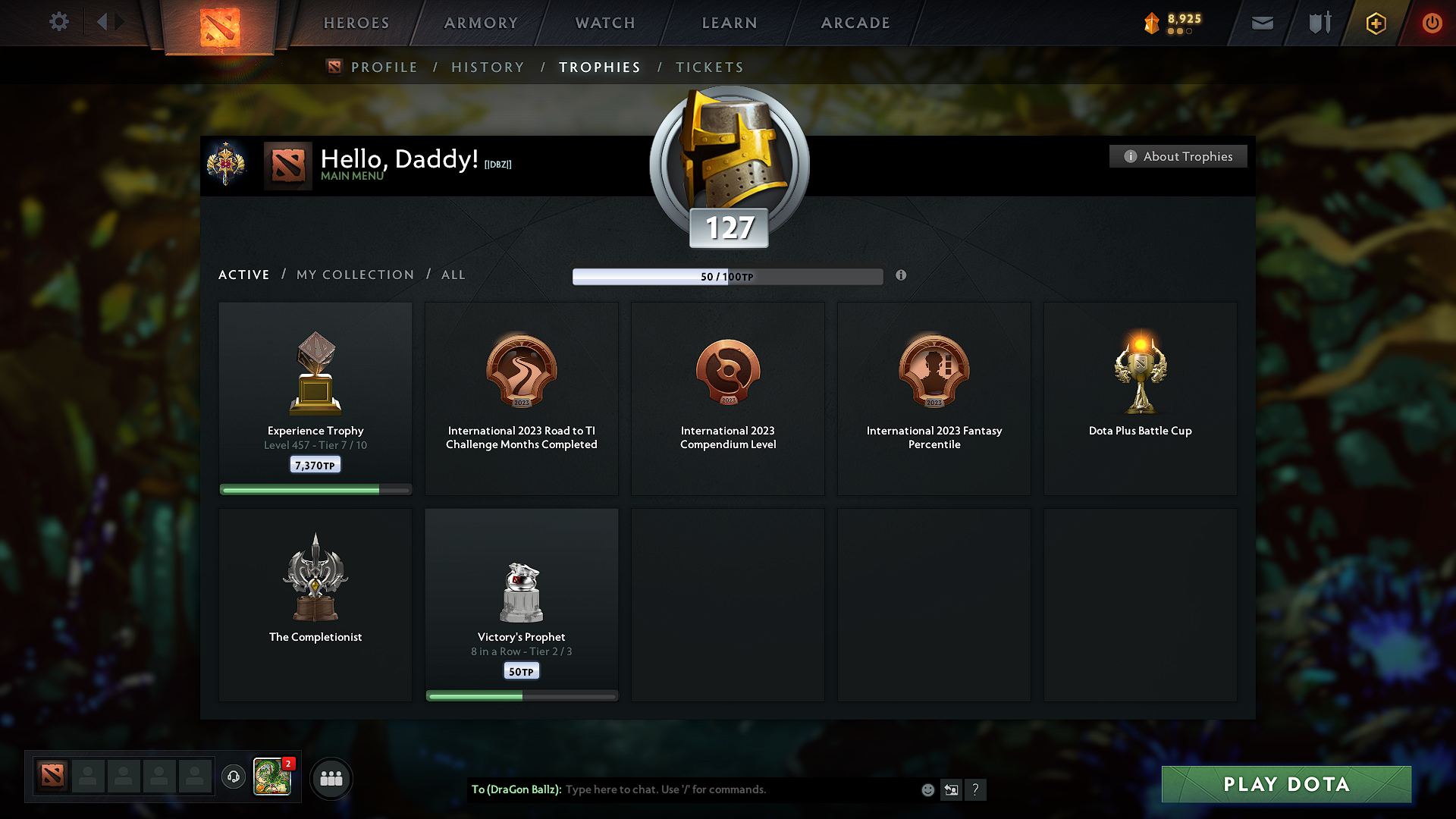
Task: Click About Trophies button
Action: click(x=1178, y=156)
